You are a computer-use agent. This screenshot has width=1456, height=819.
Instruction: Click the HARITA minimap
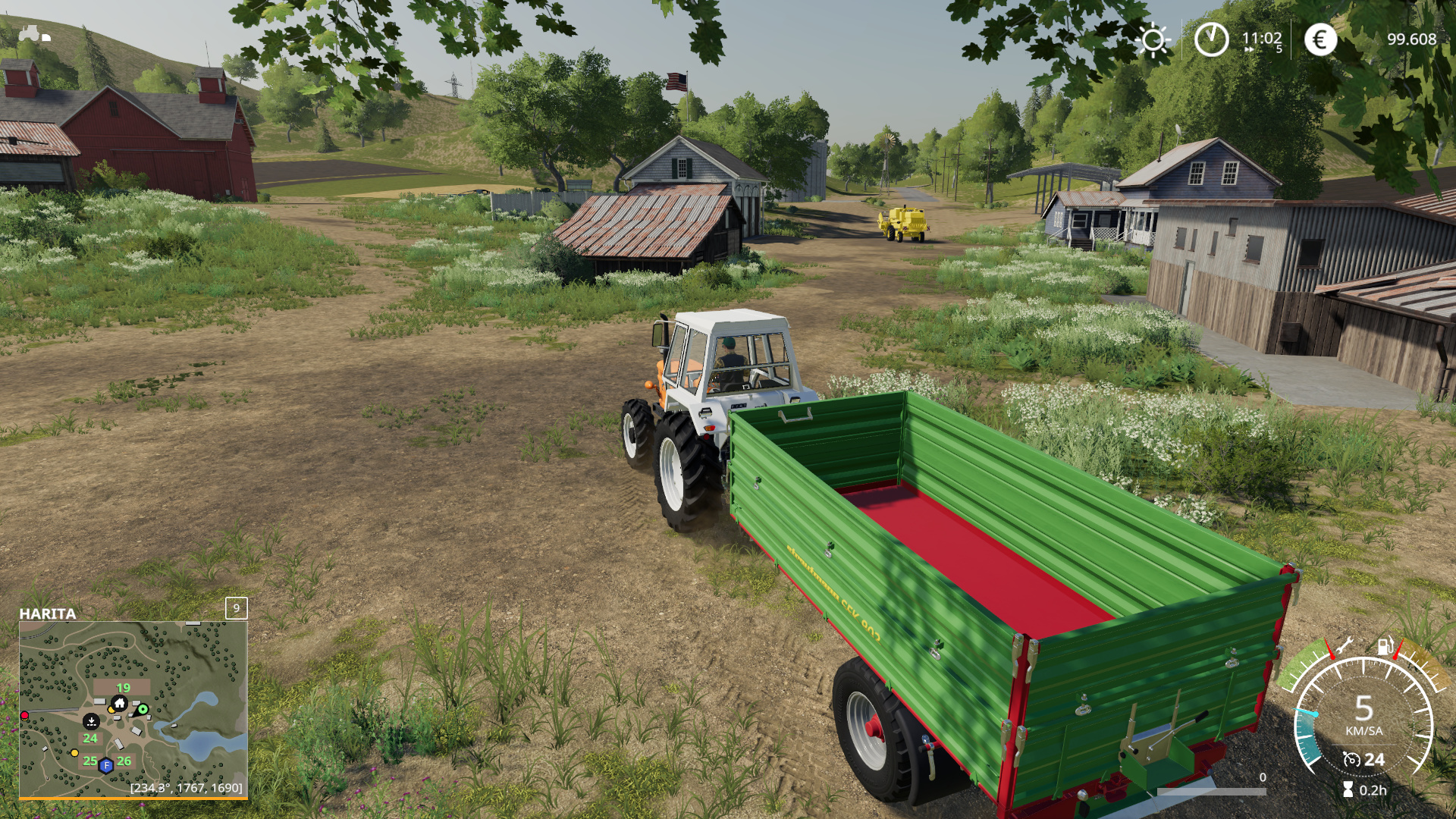[133, 709]
